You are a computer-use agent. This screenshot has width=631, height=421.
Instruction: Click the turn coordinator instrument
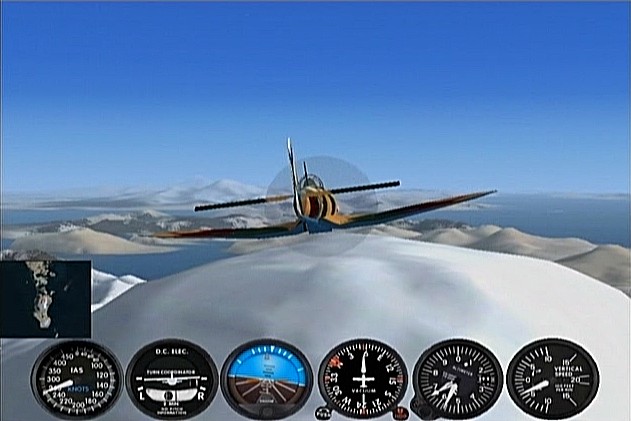[171, 379]
